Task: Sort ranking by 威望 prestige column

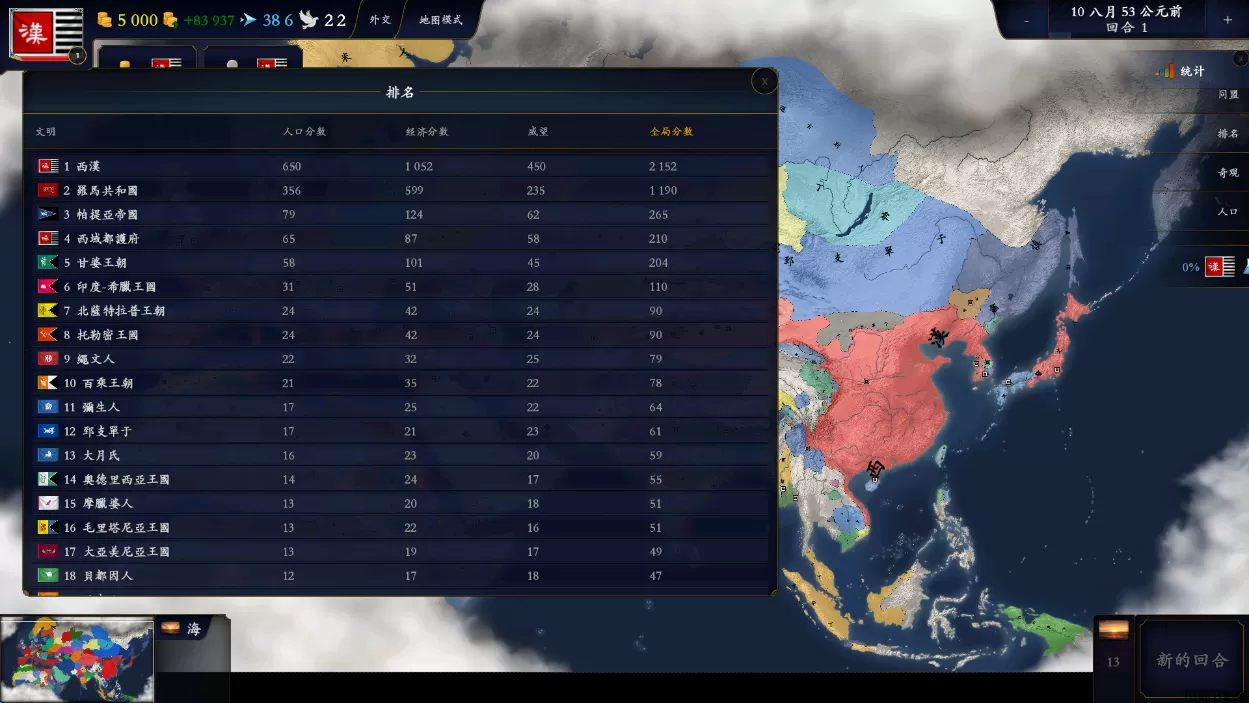Action: tap(539, 132)
